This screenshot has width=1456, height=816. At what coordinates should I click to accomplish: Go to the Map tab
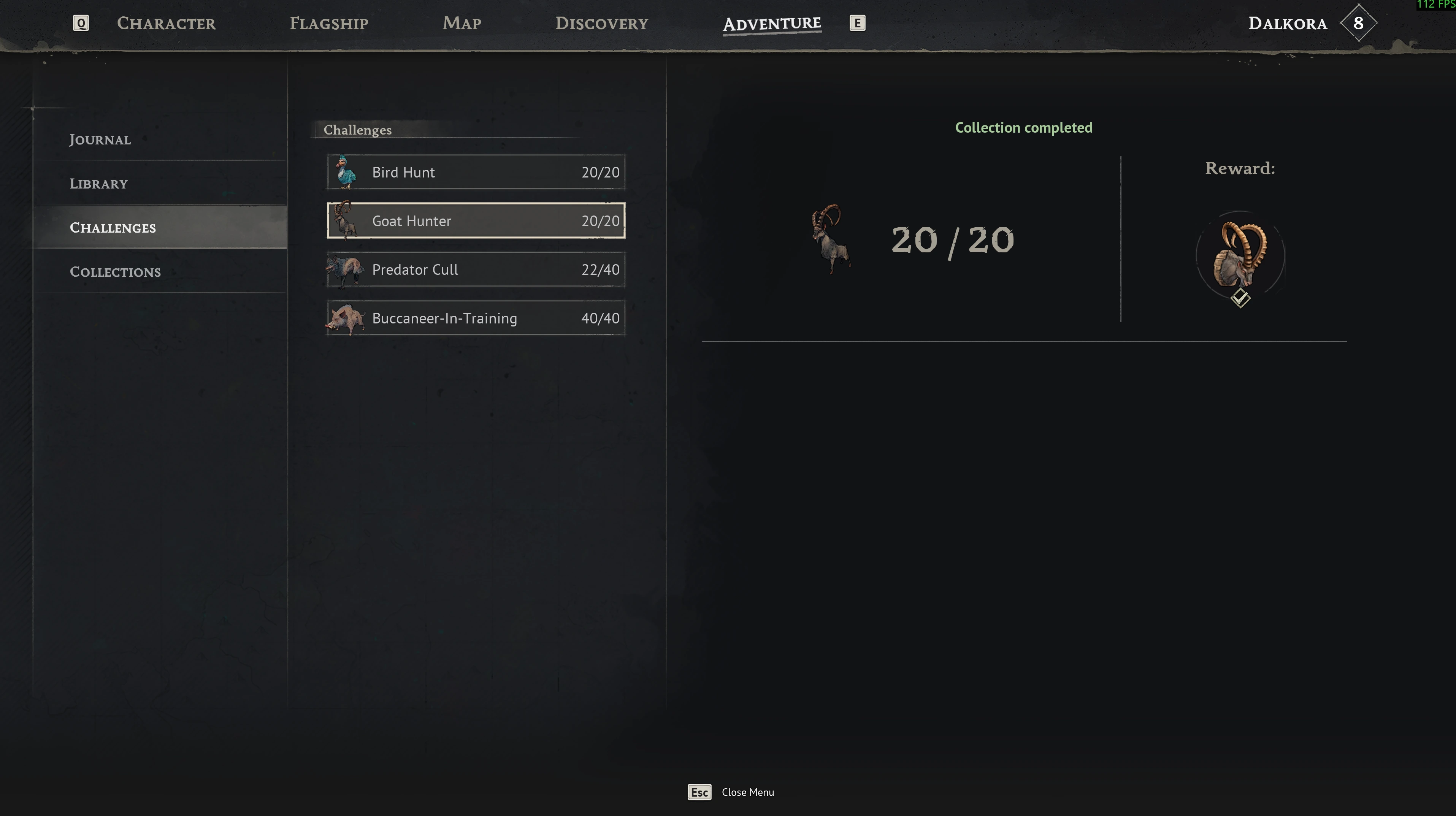click(x=462, y=23)
